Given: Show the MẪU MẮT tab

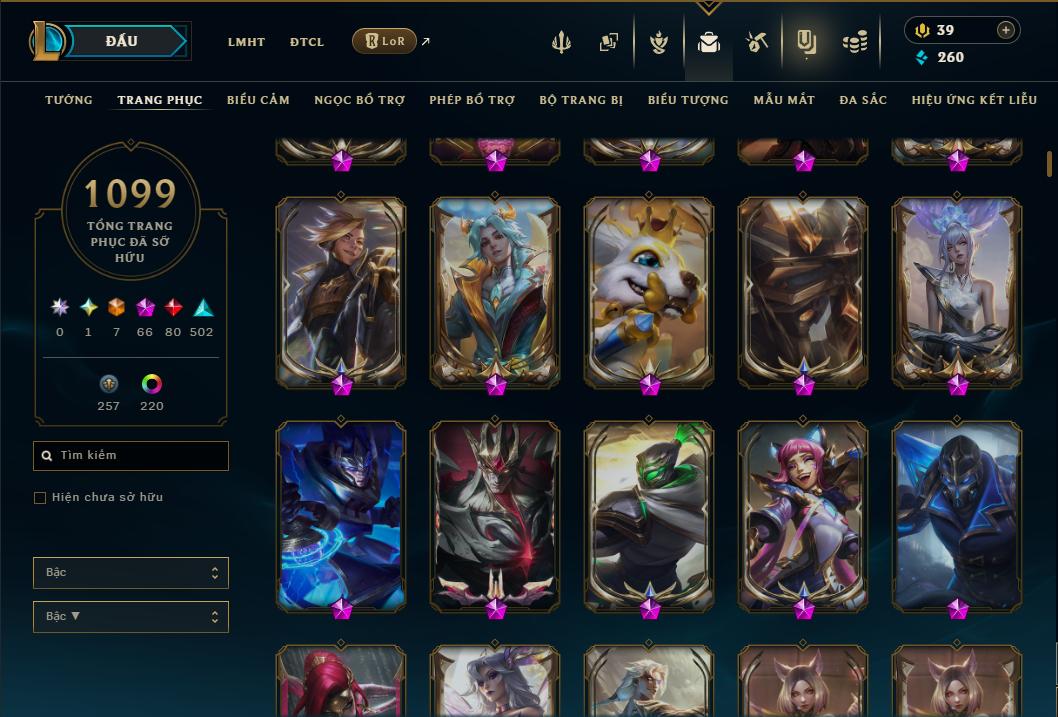Looking at the screenshot, I should pyautogui.click(x=784, y=100).
